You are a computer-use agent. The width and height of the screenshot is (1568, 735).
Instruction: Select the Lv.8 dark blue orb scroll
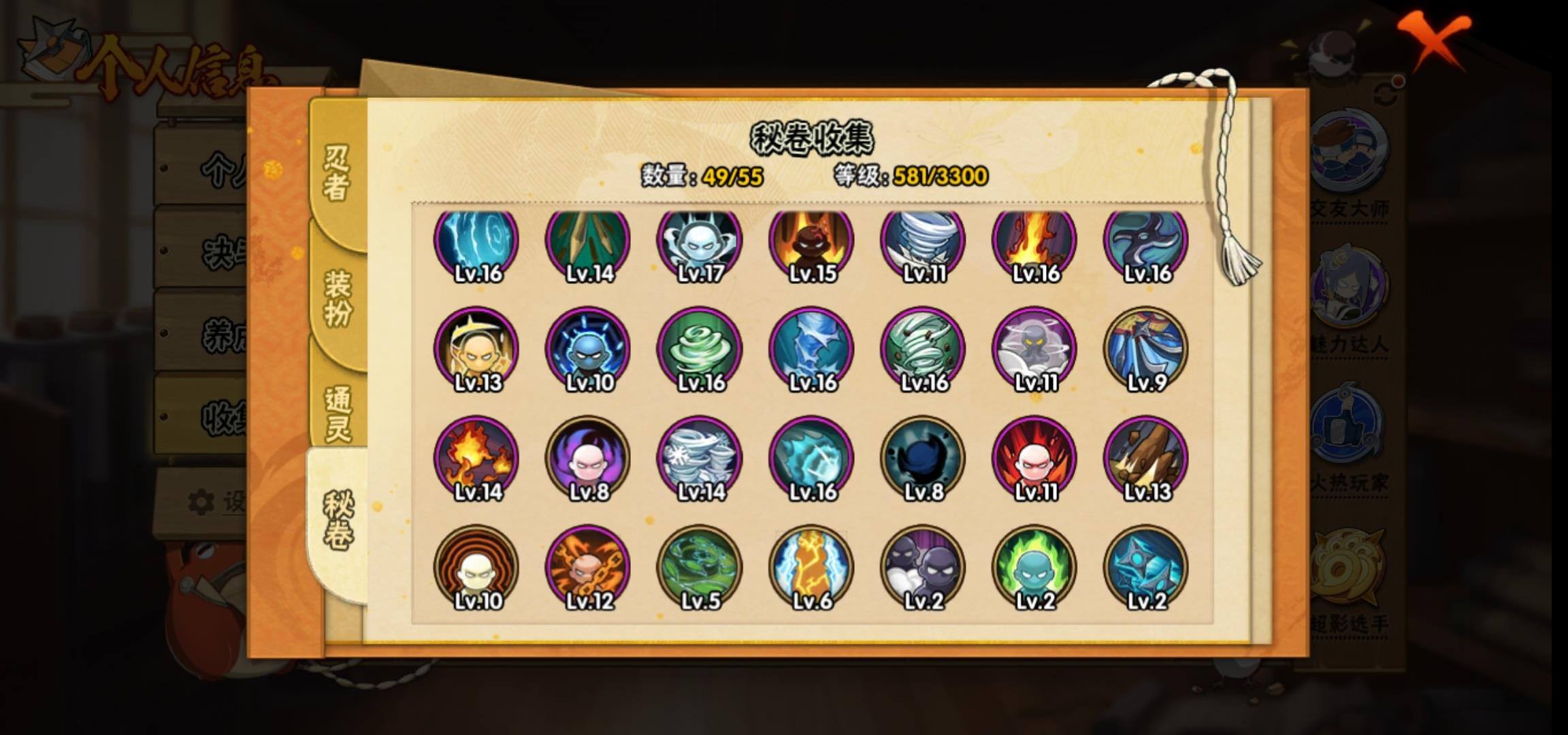[x=923, y=459]
